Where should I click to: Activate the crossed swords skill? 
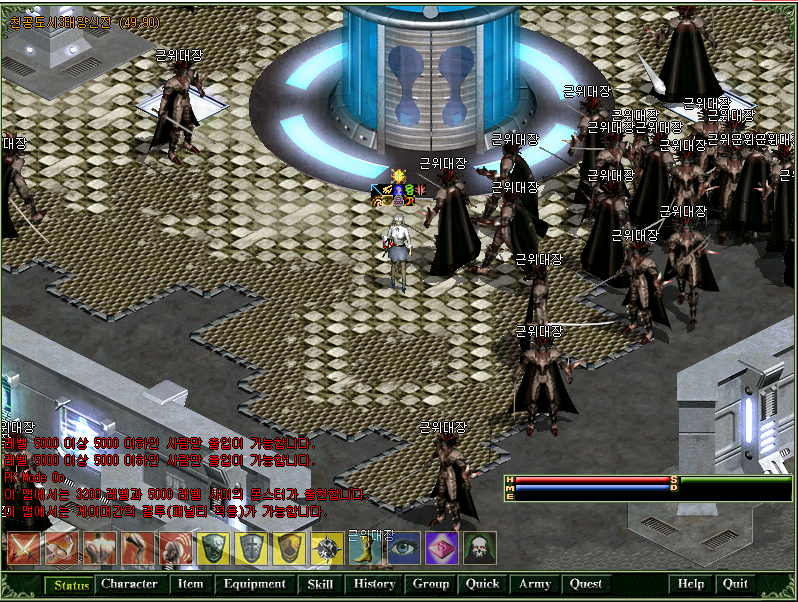pos(23,549)
